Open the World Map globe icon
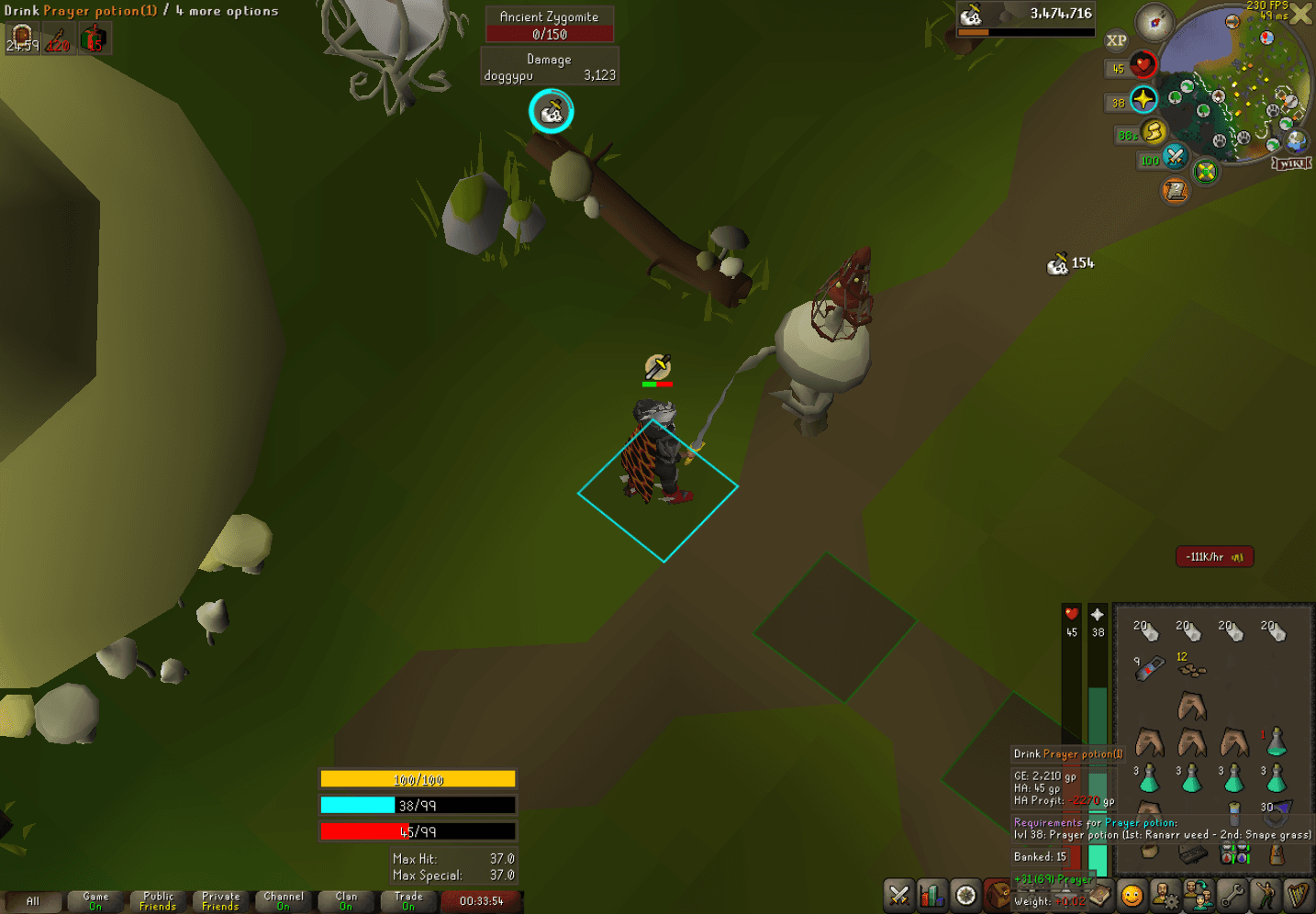Screen dimensions: 1316x914 pyautogui.click(x=1296, y=142)
